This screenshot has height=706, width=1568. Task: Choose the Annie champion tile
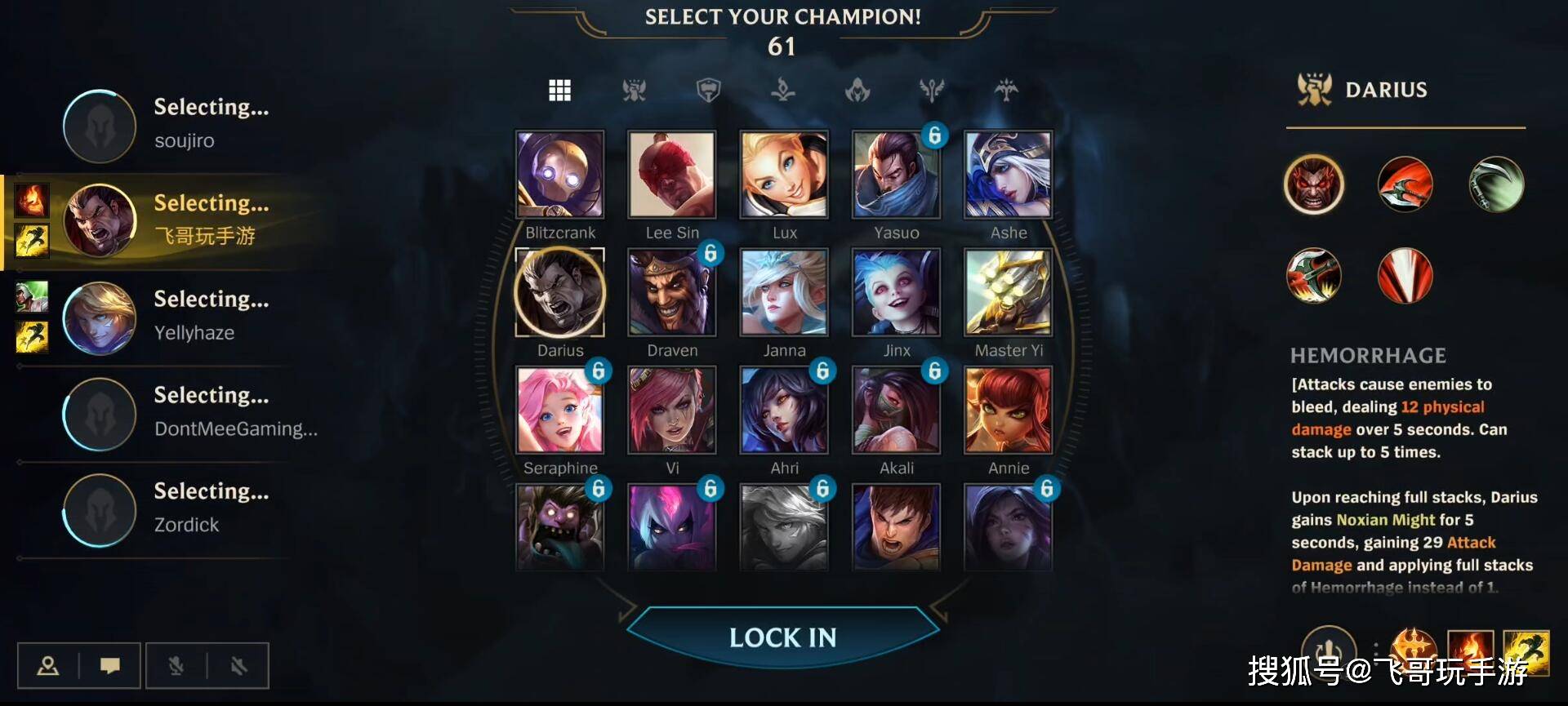pyautogui.click(x=1009, y=410)
